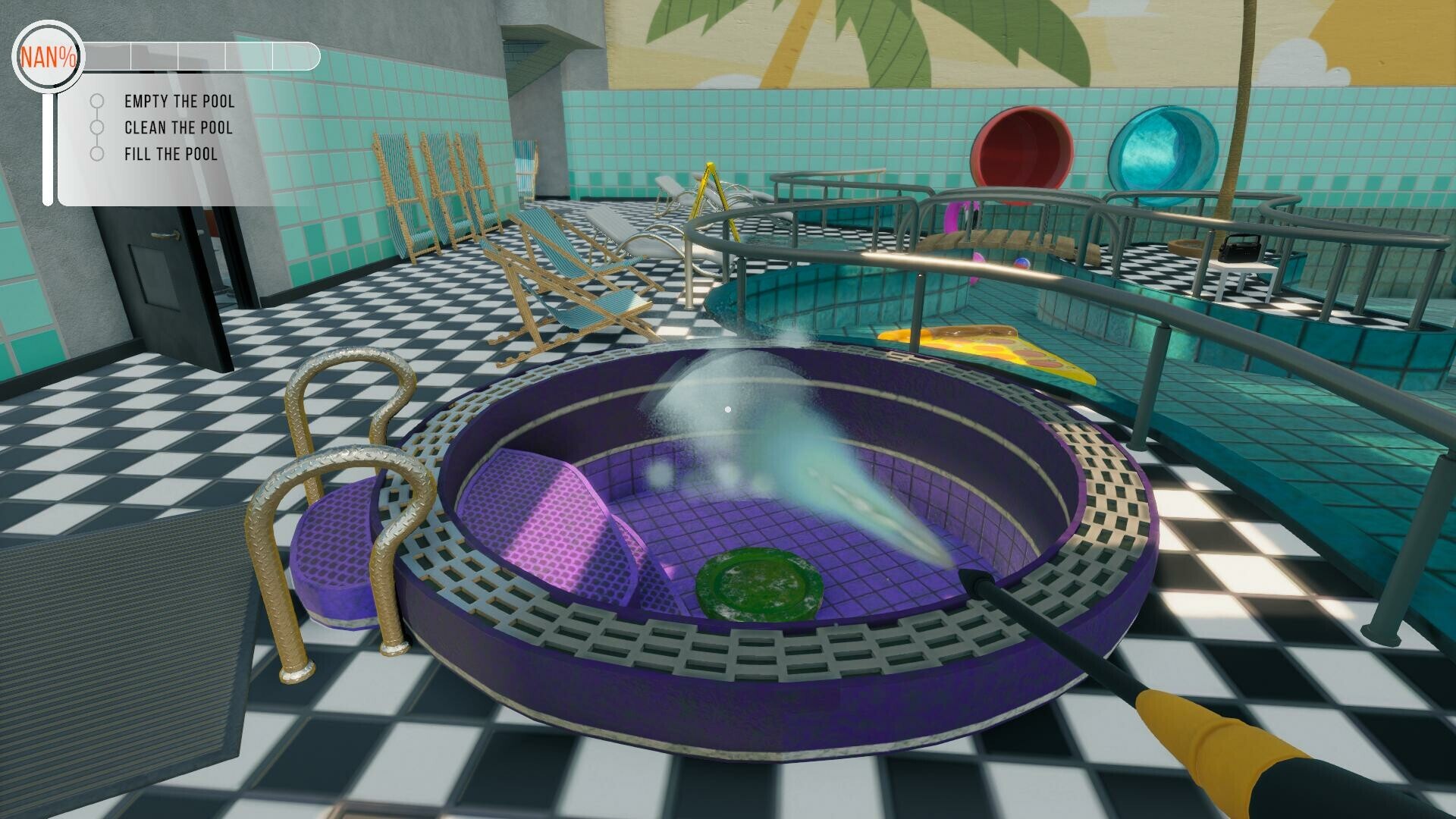
Task: Select the "Empty the Pool" task text
Action: click(x=180, y=102)
